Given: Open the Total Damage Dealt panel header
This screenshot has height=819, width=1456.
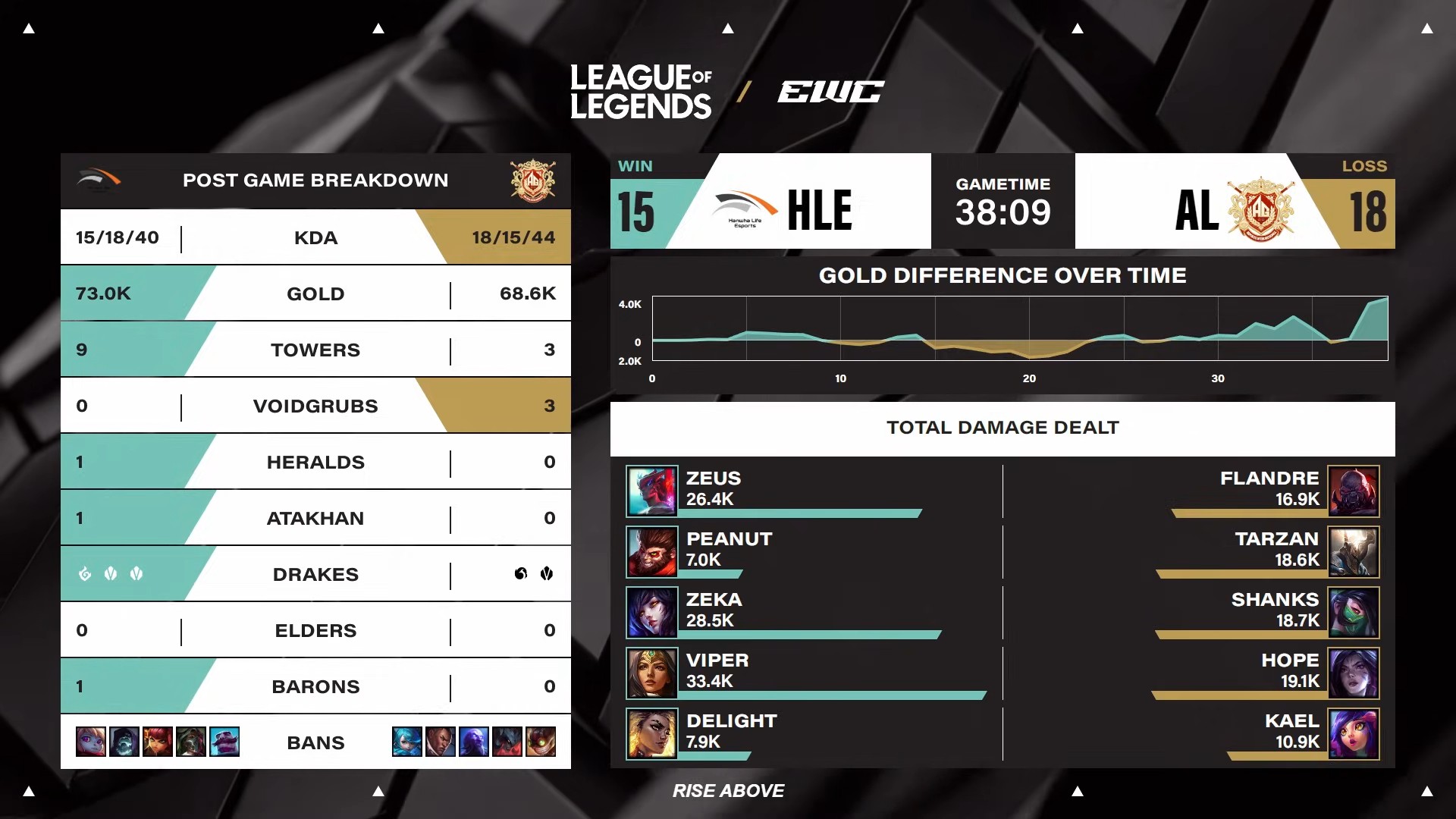Looking at the screenshot, I should pyautogui.click(x=1003, y=427).
